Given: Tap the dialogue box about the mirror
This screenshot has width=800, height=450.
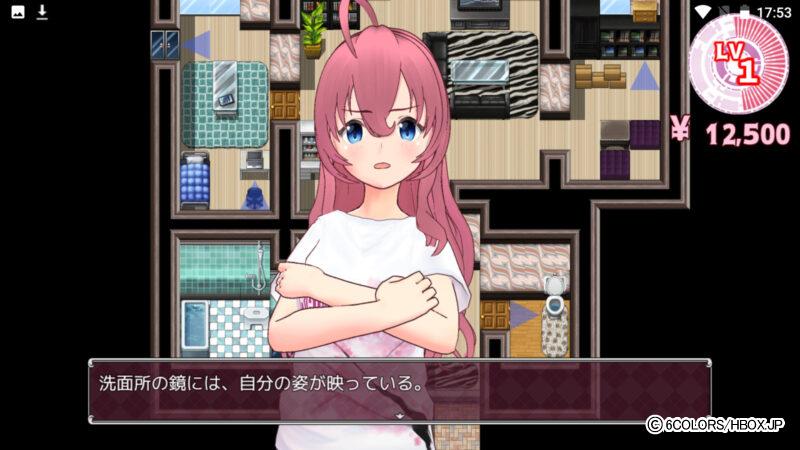Looking at the screenshot, I should coord(400,388).
